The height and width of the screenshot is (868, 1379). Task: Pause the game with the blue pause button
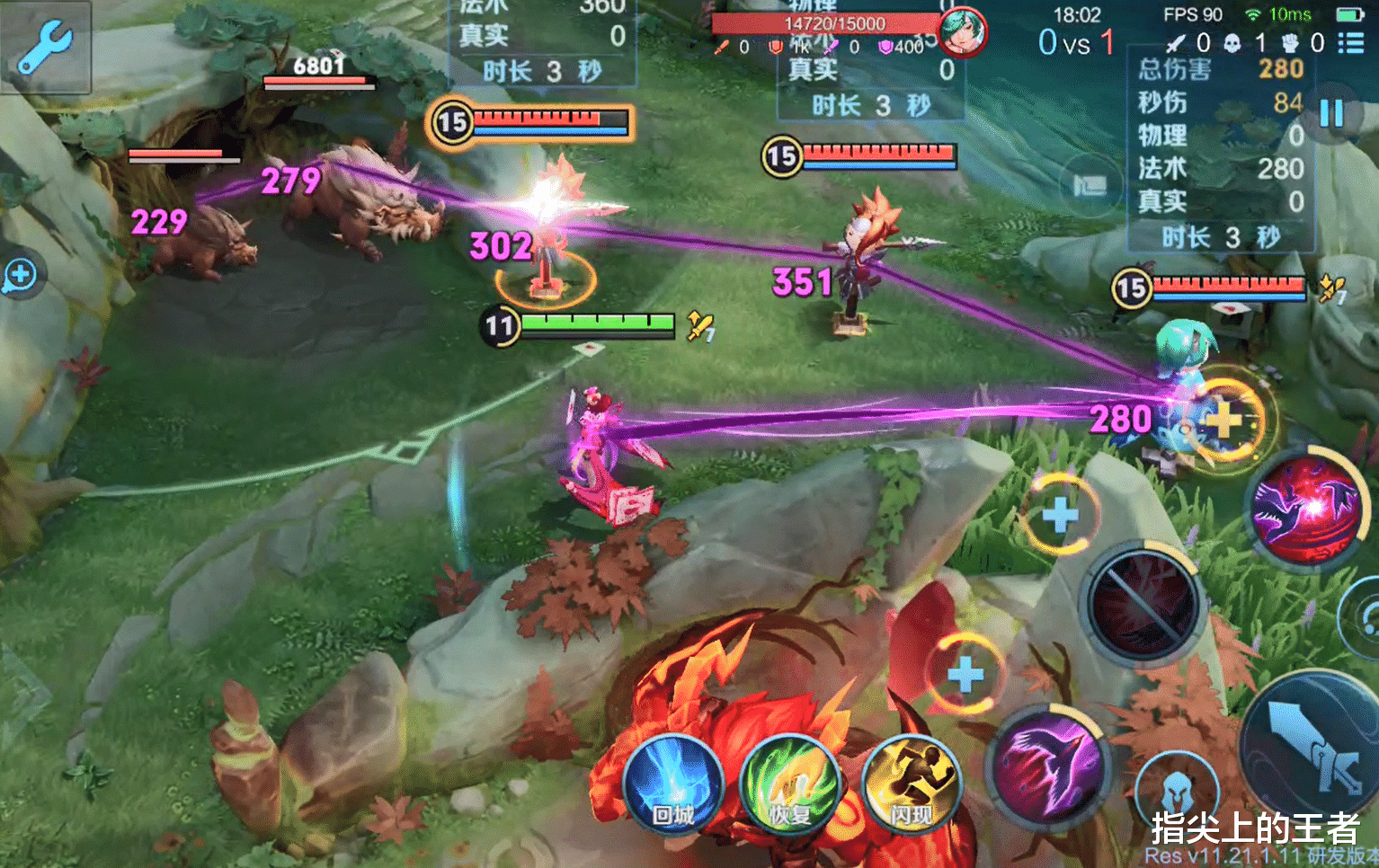(x=1331, y=113)
